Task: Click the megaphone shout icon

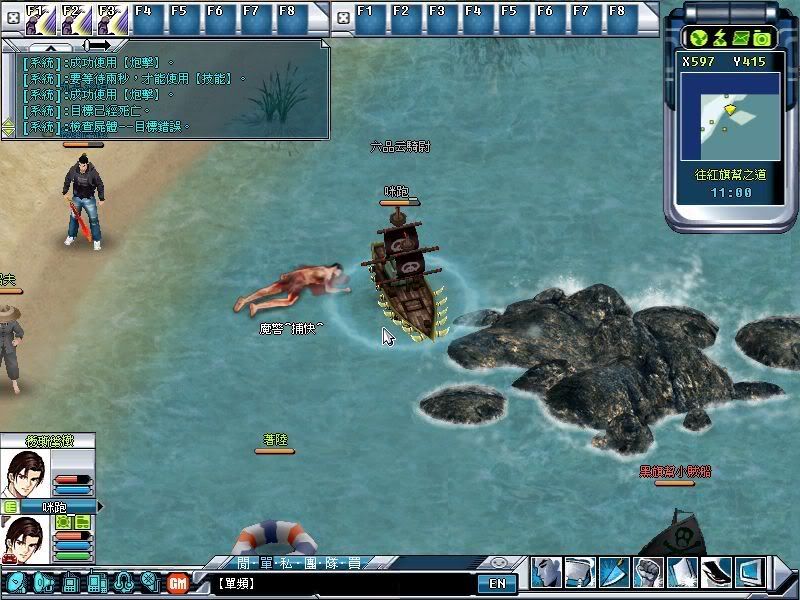Action: coord(43,581)
